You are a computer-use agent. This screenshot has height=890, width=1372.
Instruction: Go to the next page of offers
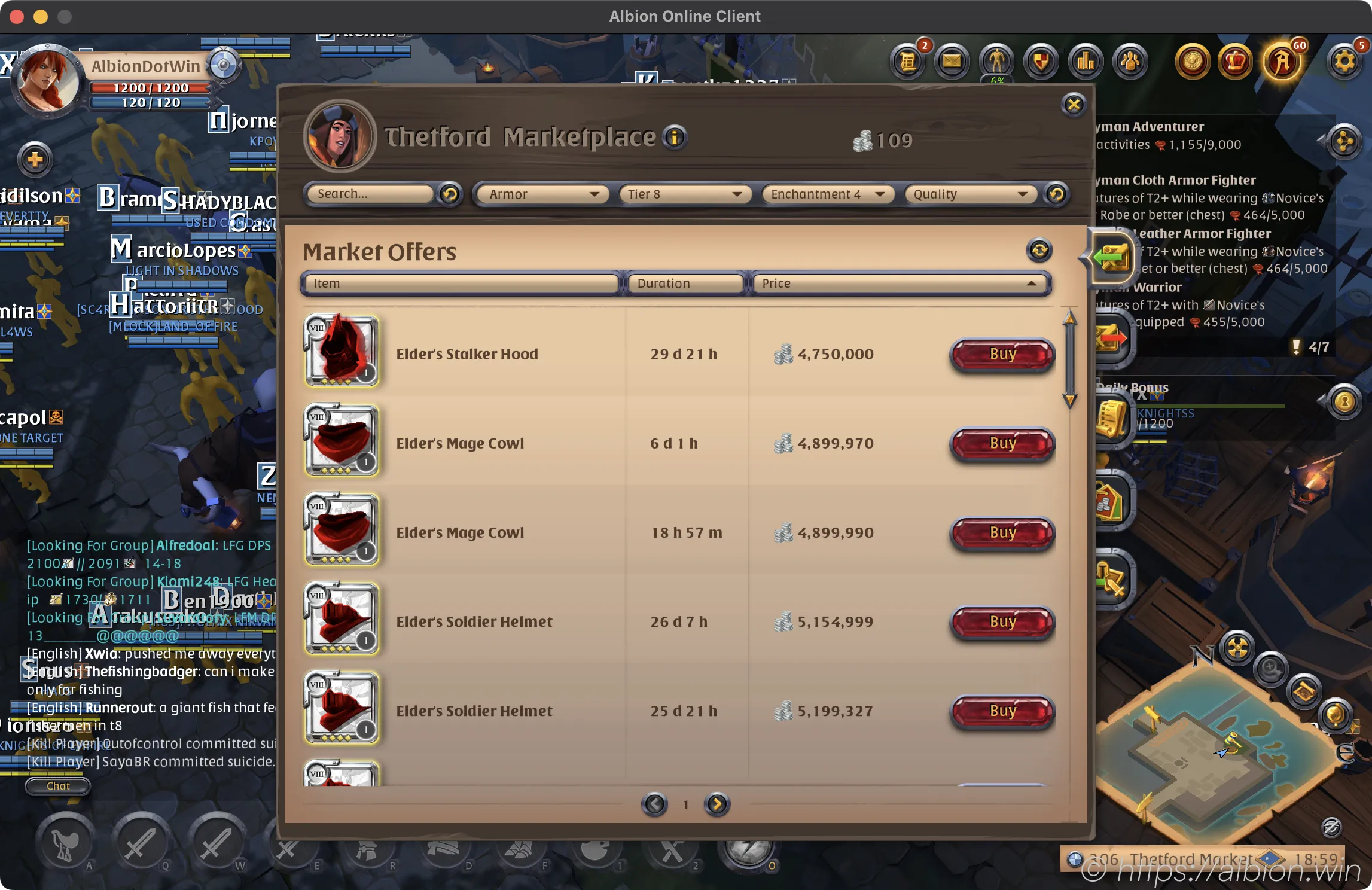coord(717,804)
